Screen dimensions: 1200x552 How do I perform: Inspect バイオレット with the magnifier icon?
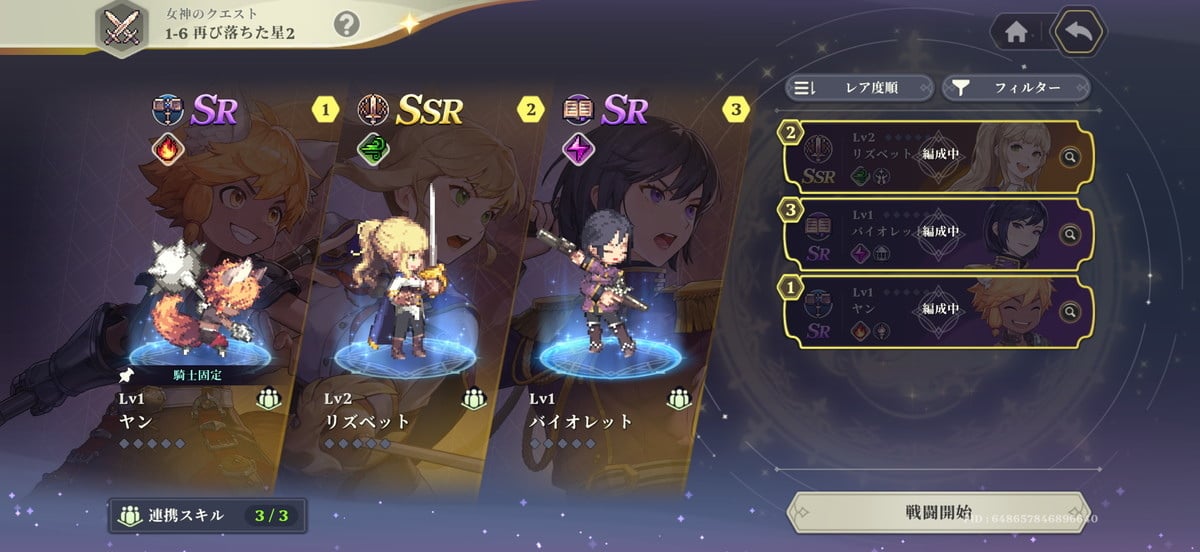point(1070,235)
